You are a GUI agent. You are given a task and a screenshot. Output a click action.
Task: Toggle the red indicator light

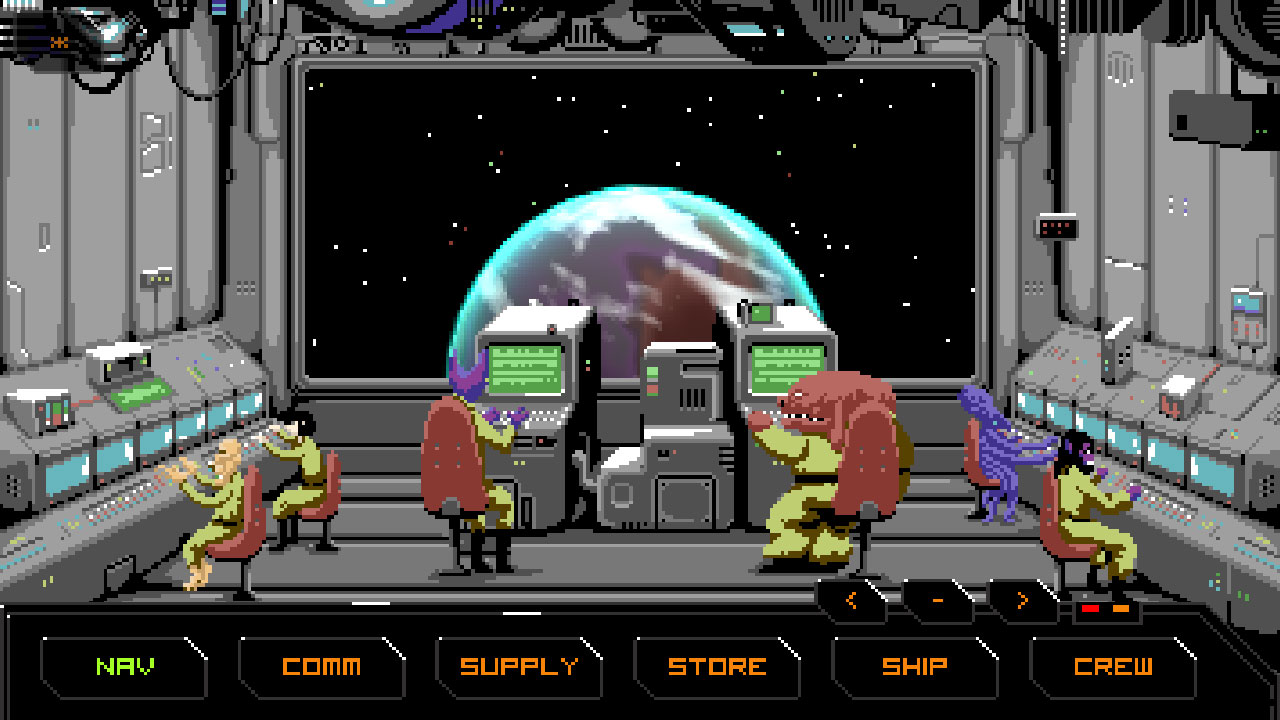(x=1090, y=608)
